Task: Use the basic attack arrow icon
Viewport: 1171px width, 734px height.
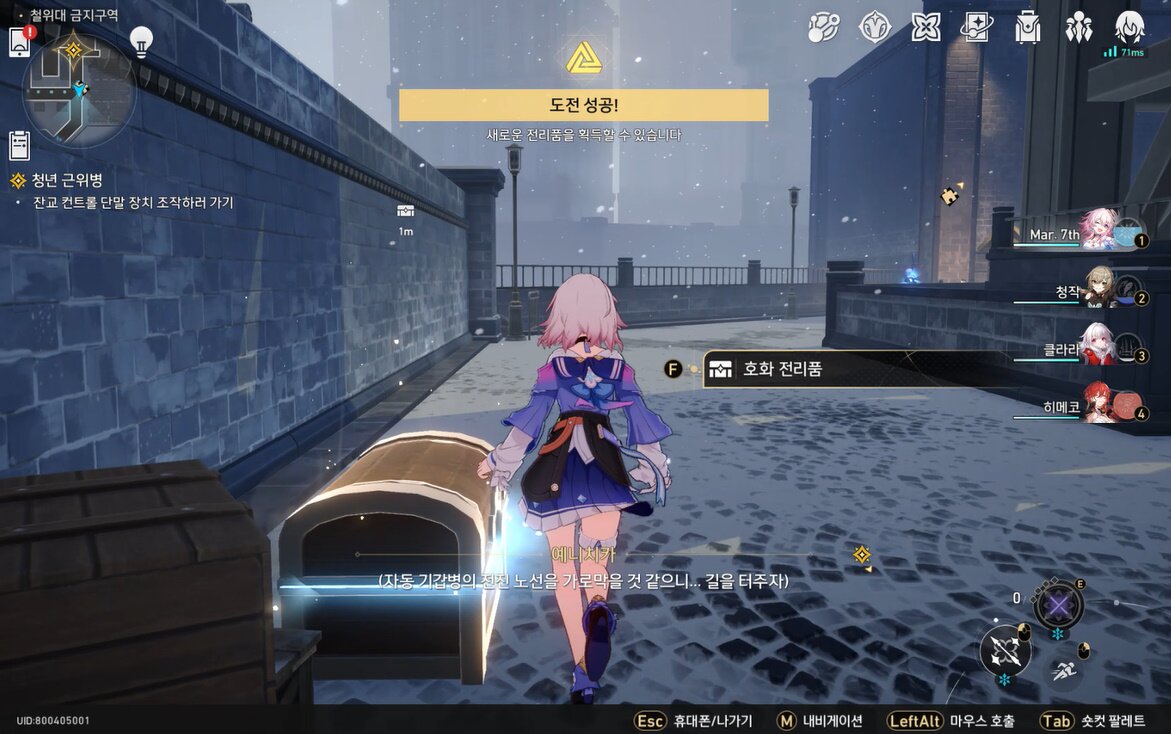Action: pyautogui.click(x=1004, y=650)
